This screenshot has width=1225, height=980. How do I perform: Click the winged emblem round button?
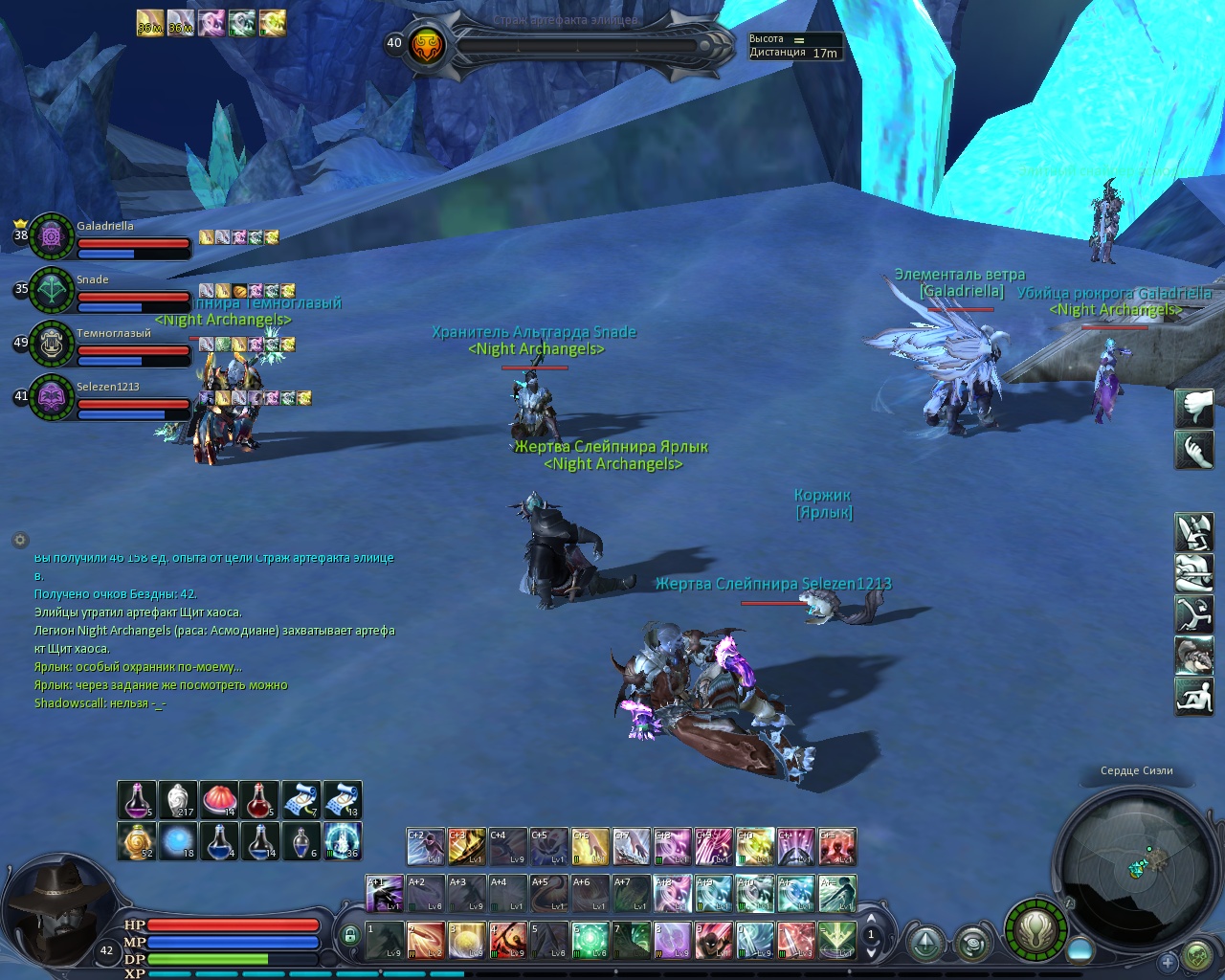click(x=1035, y=928)
